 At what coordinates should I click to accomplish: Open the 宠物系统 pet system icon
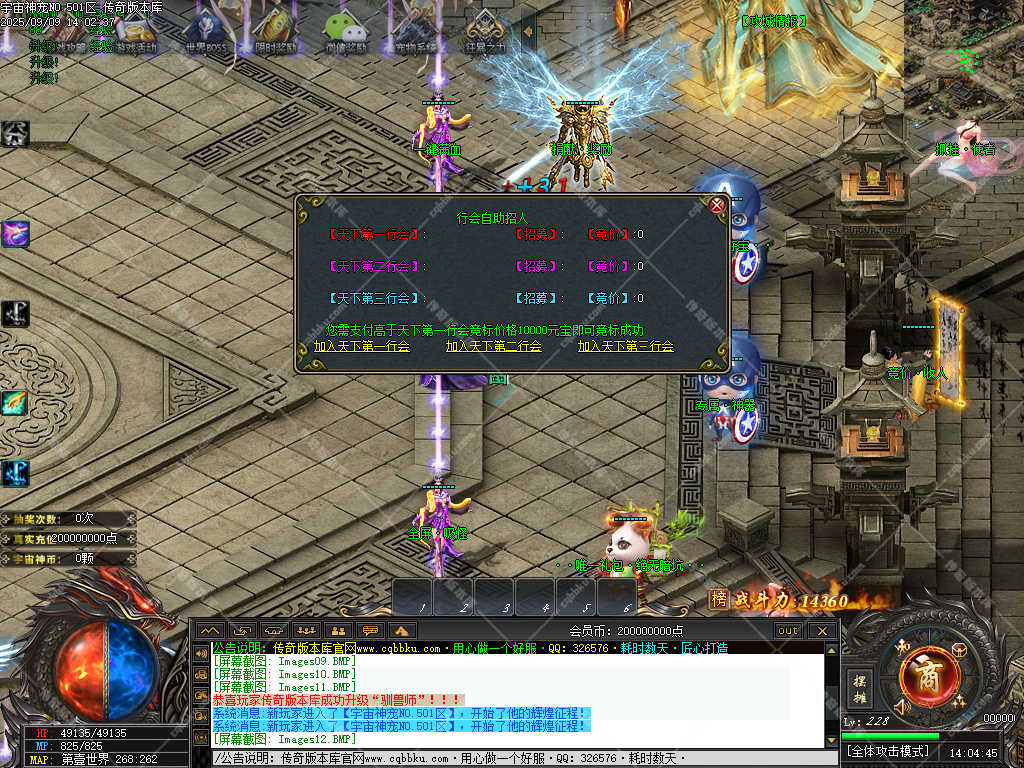(x=414, y=30)
